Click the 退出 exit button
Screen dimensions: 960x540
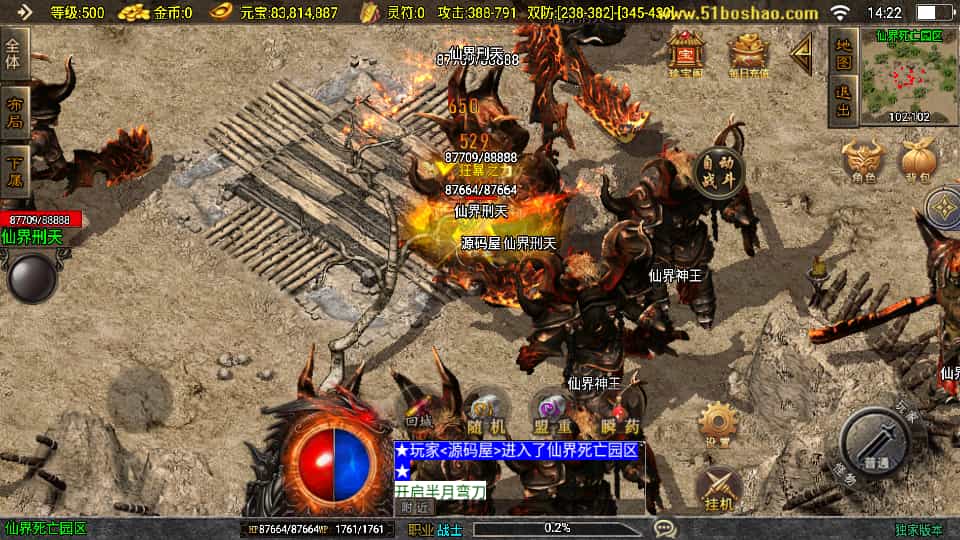(843, 103)
